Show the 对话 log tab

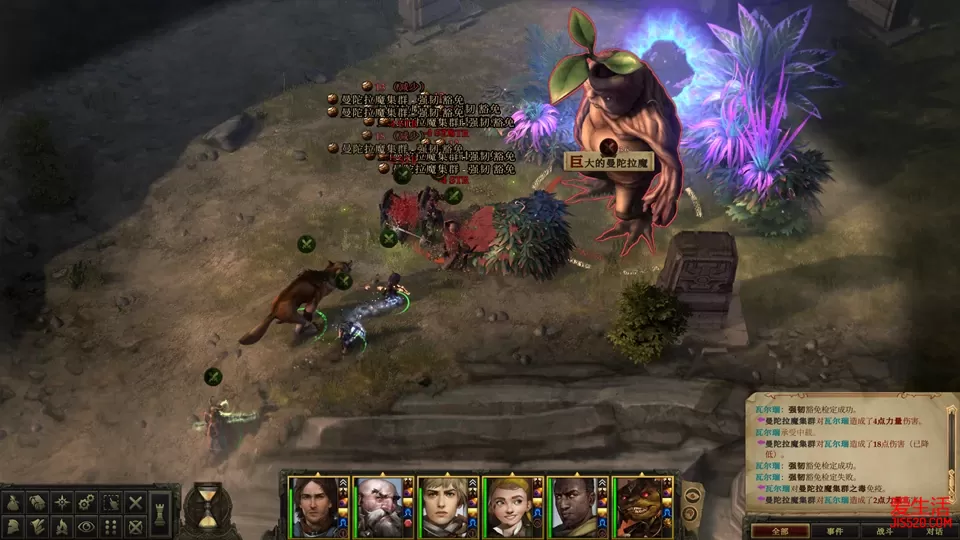[934, 531]
